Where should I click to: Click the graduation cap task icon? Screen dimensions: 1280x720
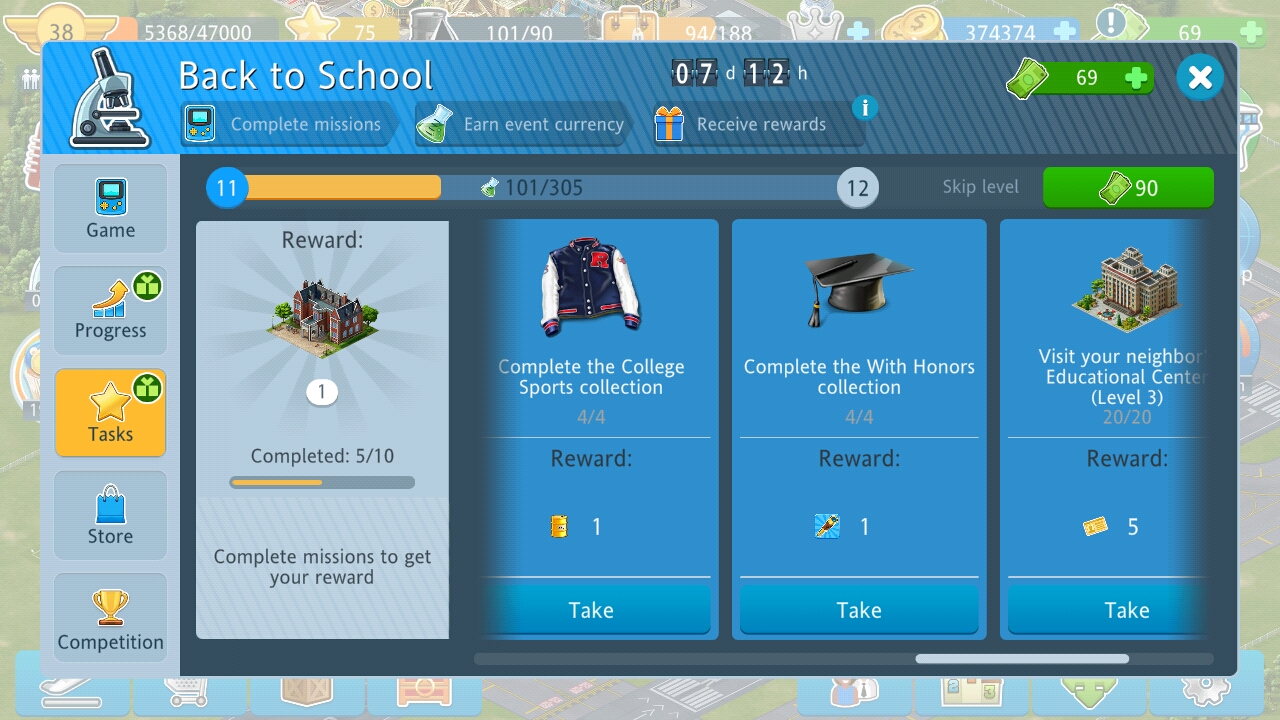click(859, 285)
